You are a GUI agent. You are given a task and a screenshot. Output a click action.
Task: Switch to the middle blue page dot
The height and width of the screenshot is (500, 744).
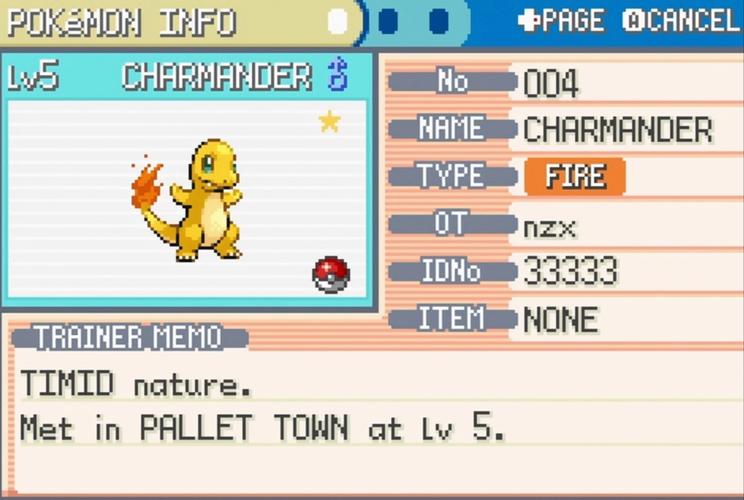[x=389, y=21]
